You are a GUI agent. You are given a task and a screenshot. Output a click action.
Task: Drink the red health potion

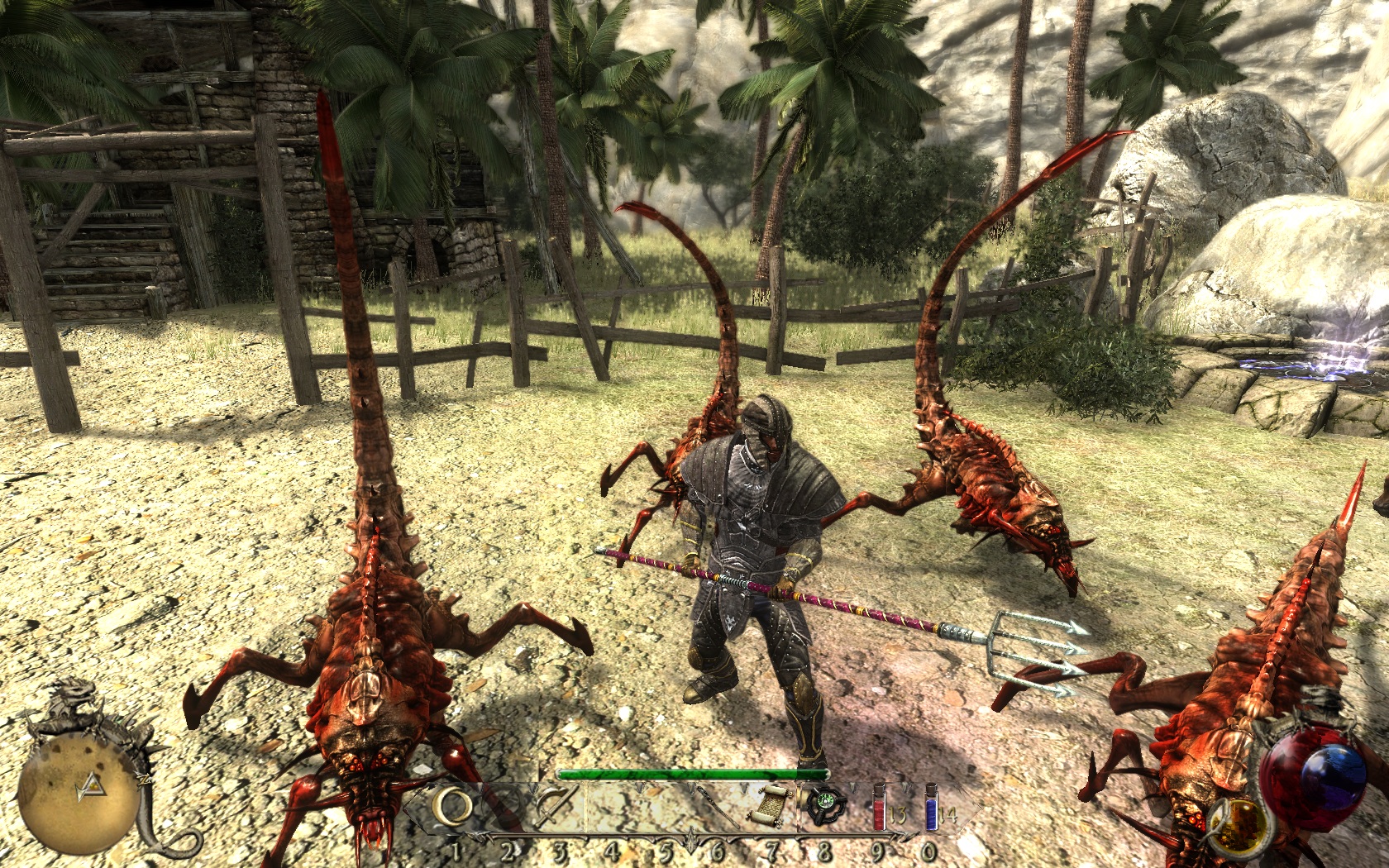[880, 808]
